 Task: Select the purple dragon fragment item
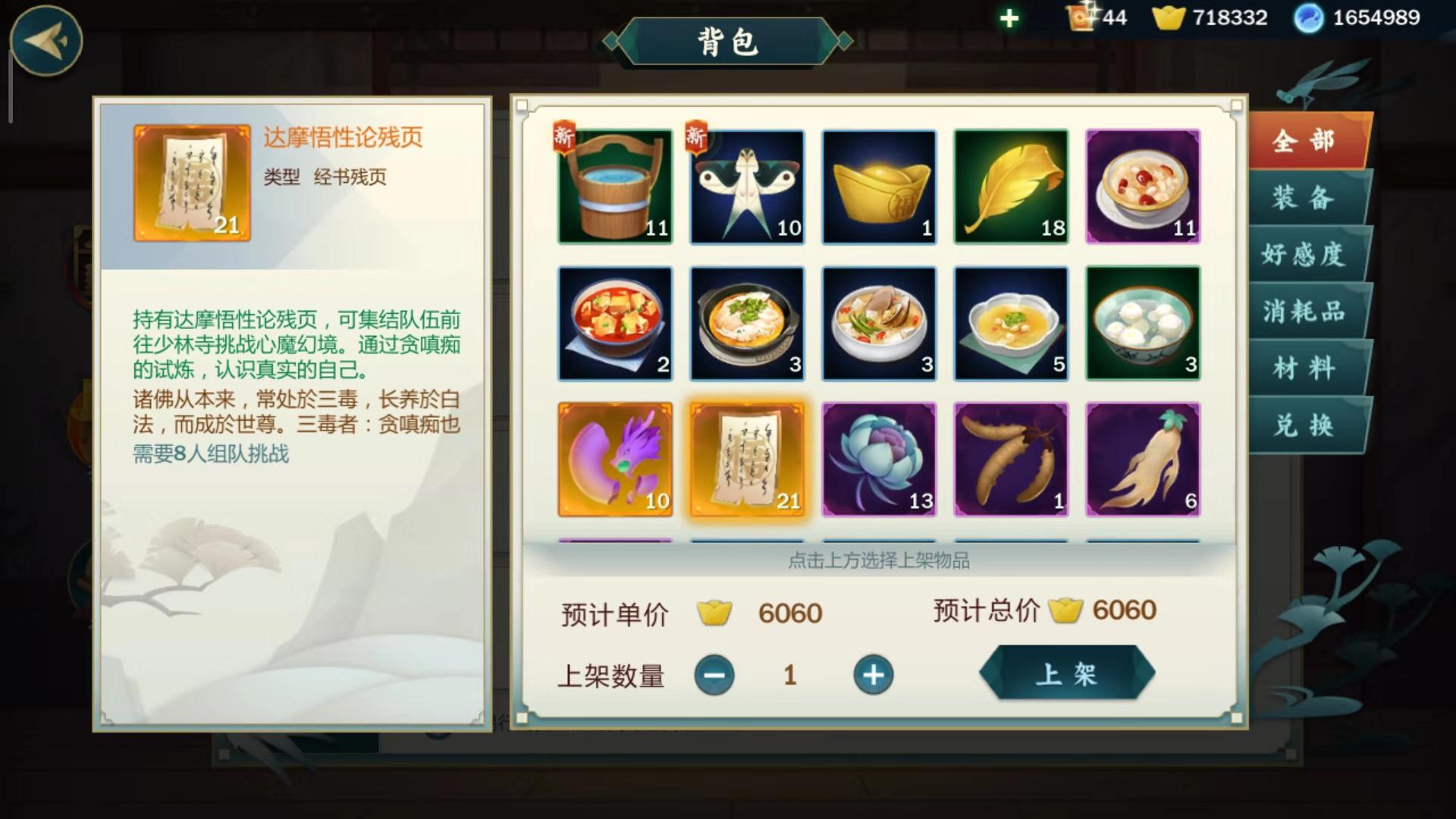tap(614, 460)
